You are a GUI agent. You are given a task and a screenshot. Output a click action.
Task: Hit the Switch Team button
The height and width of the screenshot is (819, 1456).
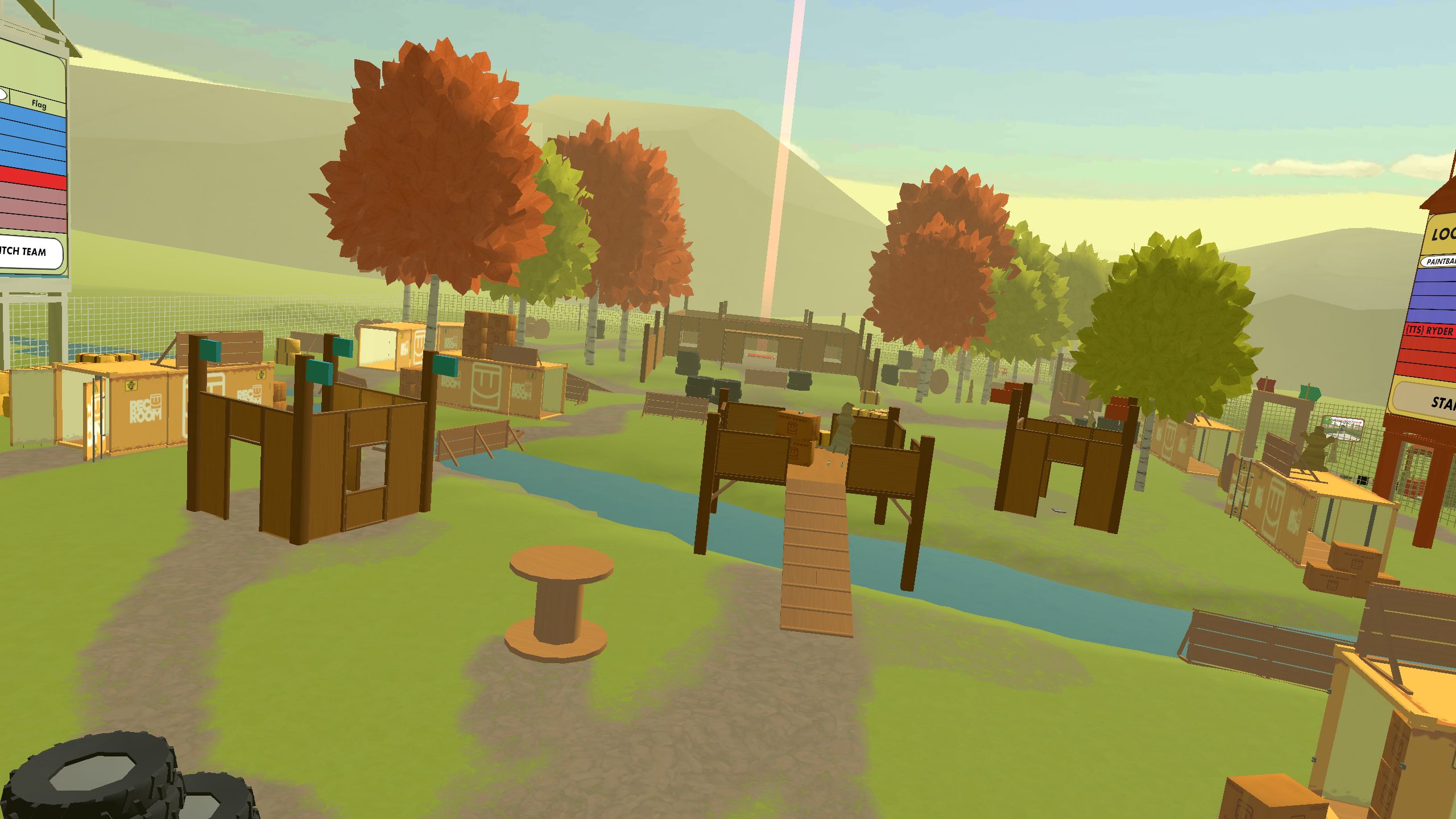[27, 252]
